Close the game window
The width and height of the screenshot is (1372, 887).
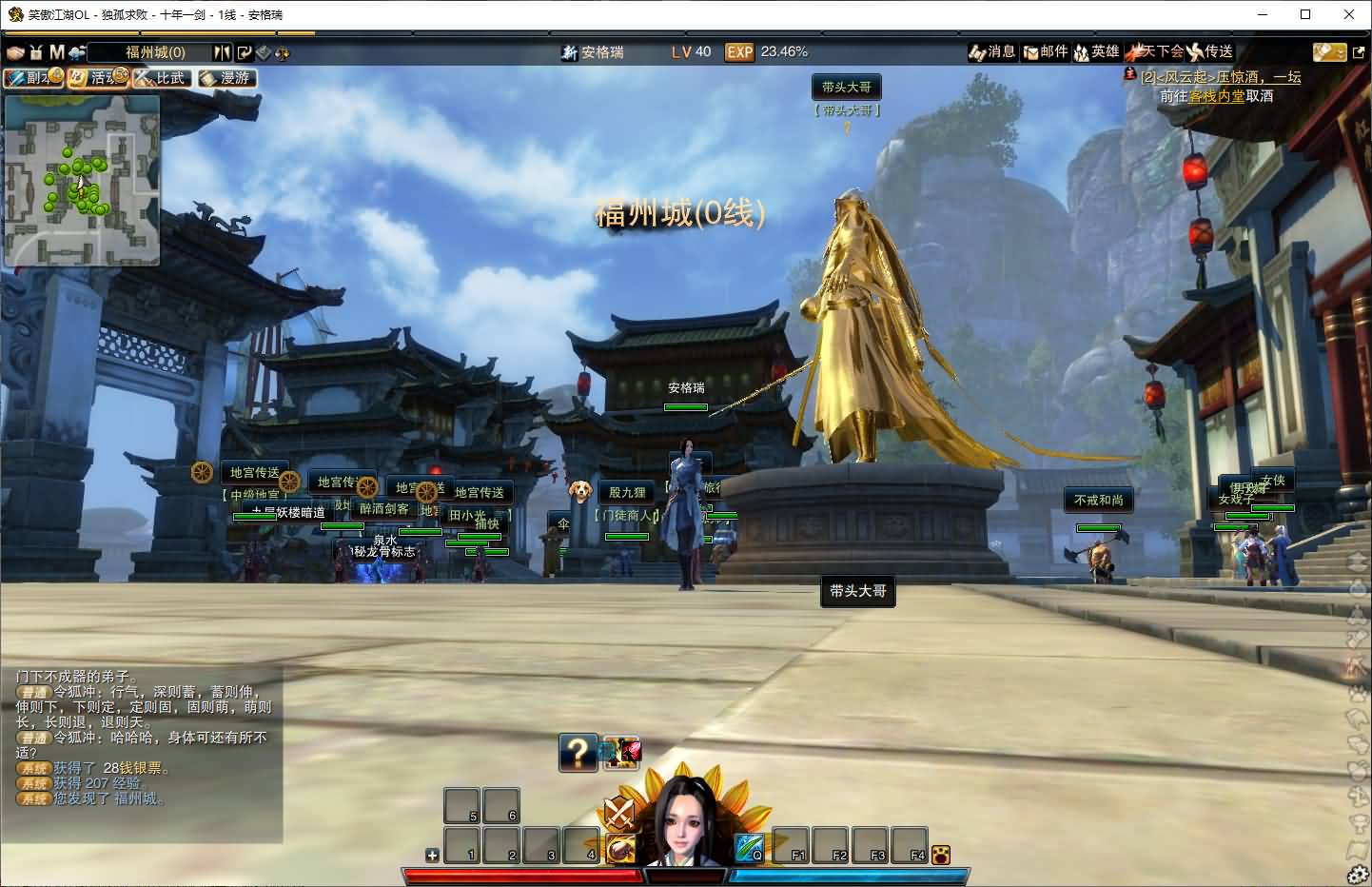pyautogui.click(x=1349, y=14)
